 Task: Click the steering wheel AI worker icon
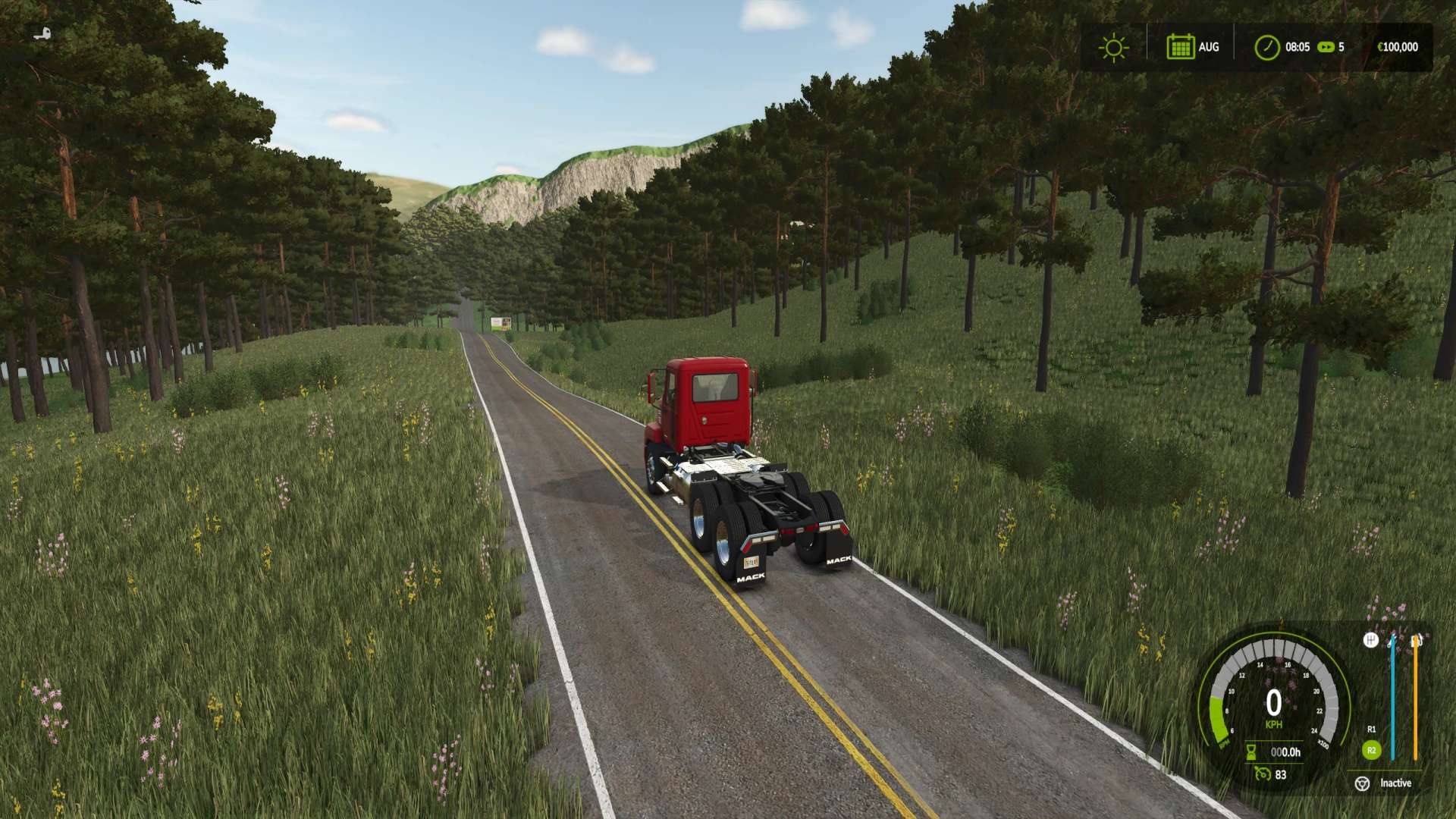(x=1362, y=783)
